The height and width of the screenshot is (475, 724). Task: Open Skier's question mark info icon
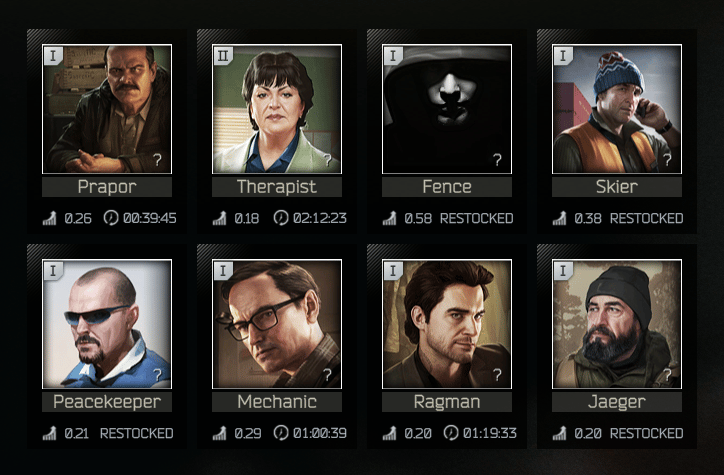[667, 159]
